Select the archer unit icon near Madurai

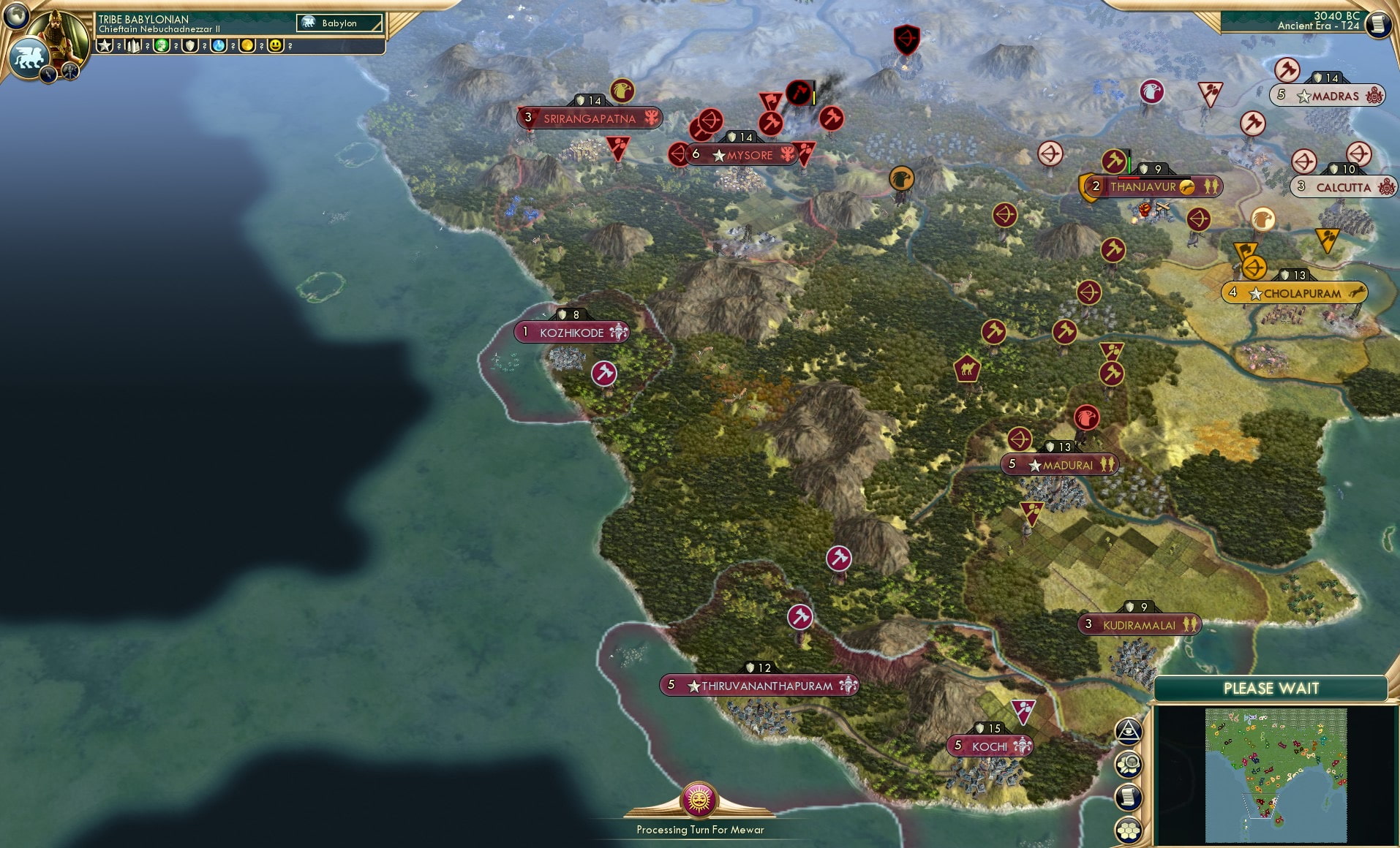(1019, 440)
